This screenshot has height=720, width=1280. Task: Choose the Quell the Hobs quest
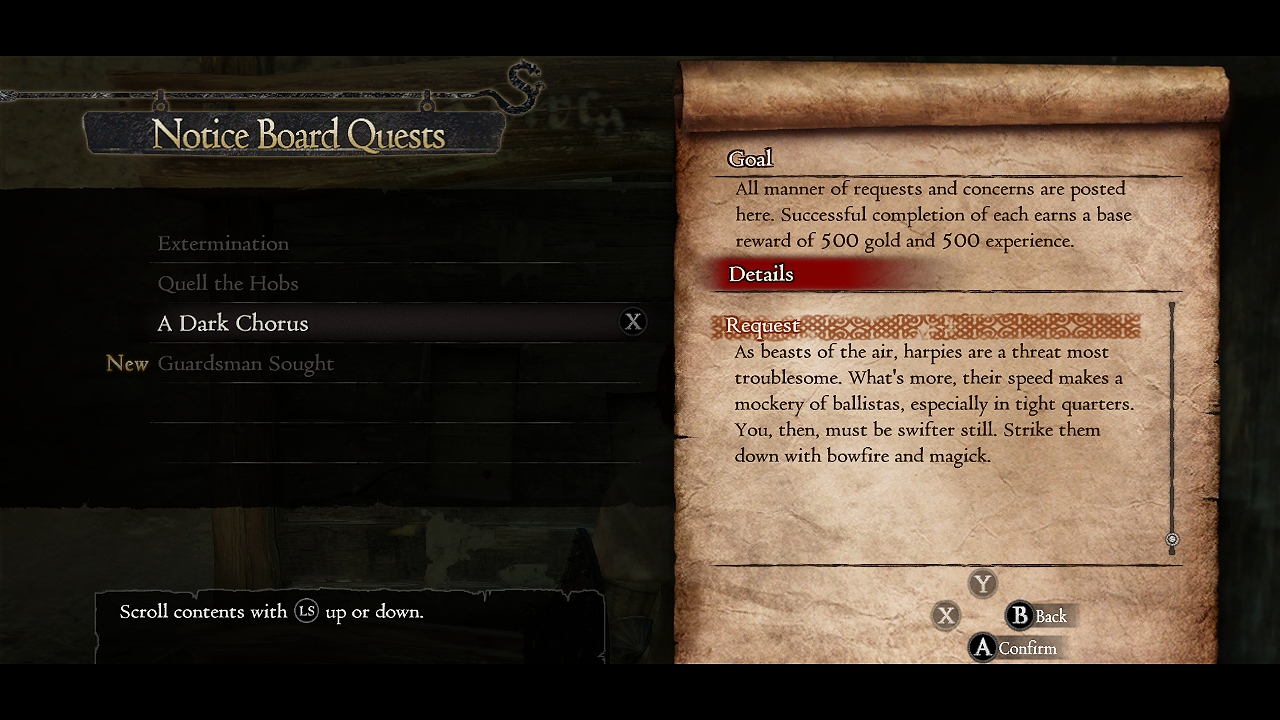(x=228, y=284)
